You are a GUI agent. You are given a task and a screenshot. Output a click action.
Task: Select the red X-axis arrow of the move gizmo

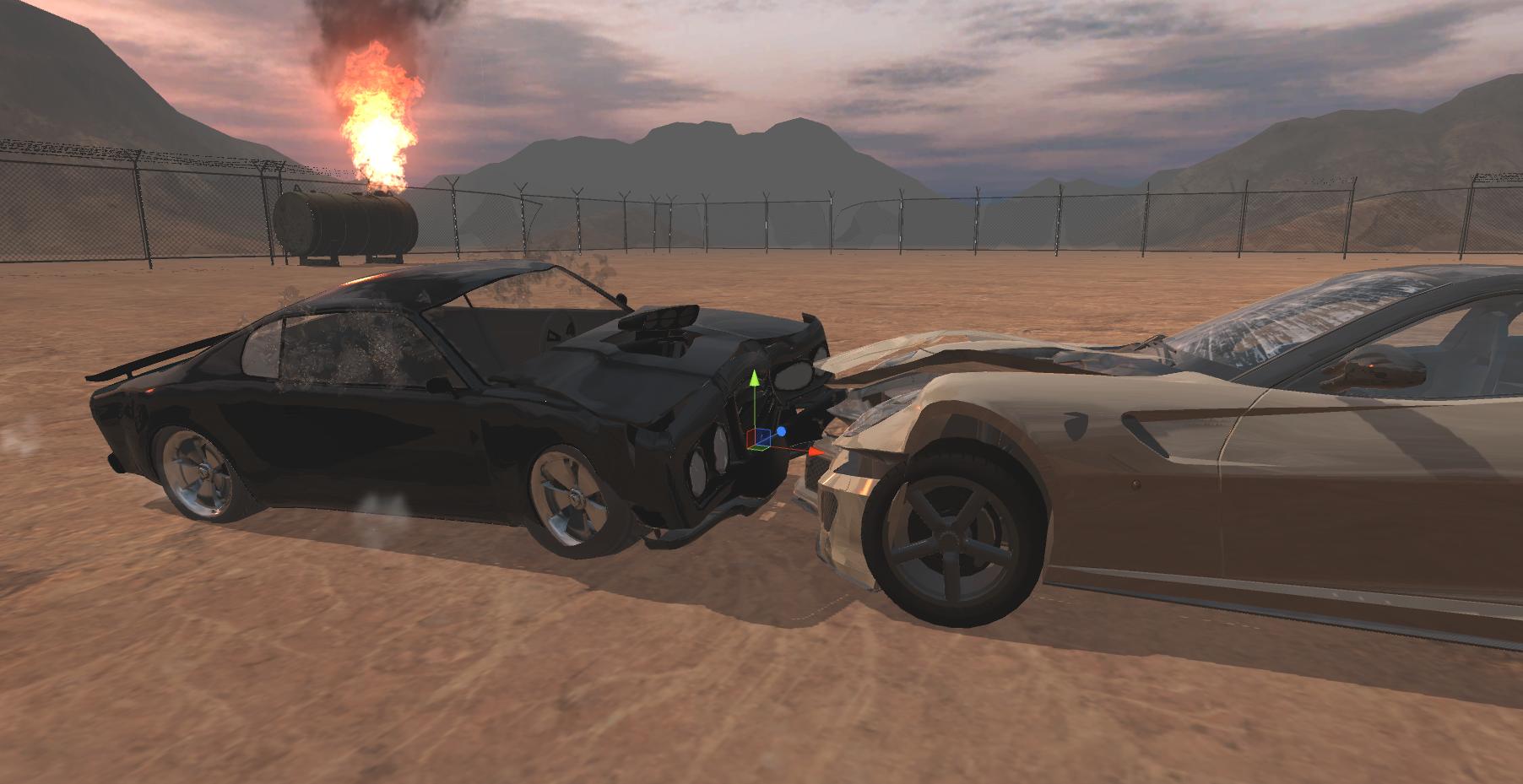tap(814, 452)
